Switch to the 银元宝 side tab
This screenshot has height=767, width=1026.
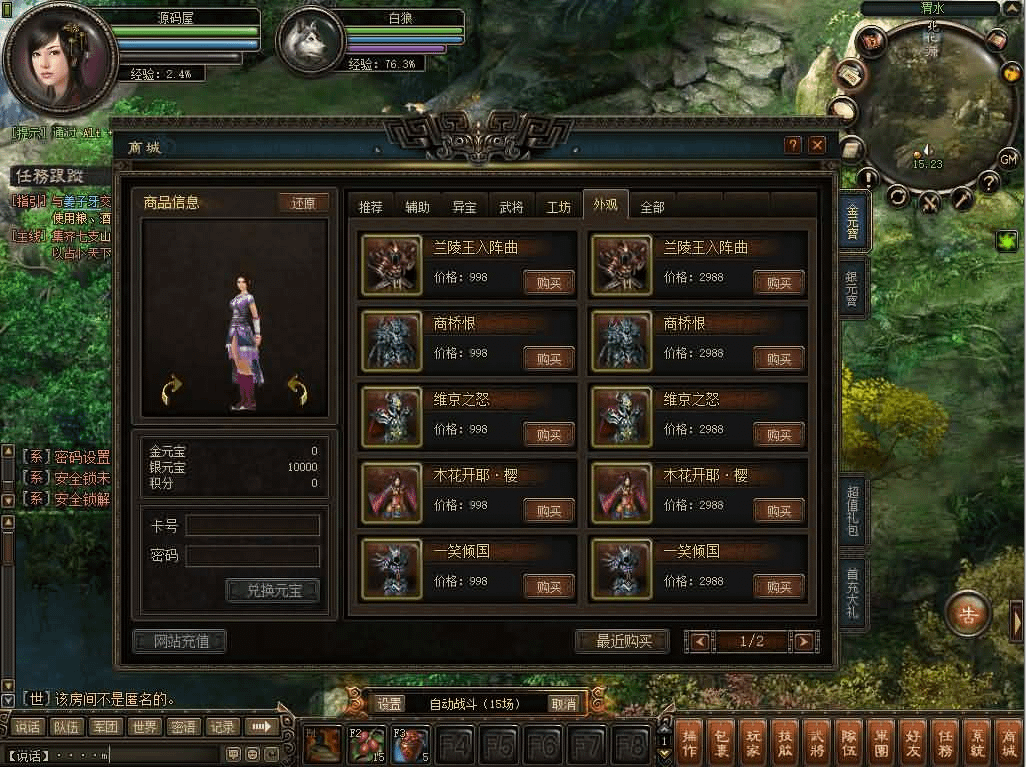click(852, 288)
